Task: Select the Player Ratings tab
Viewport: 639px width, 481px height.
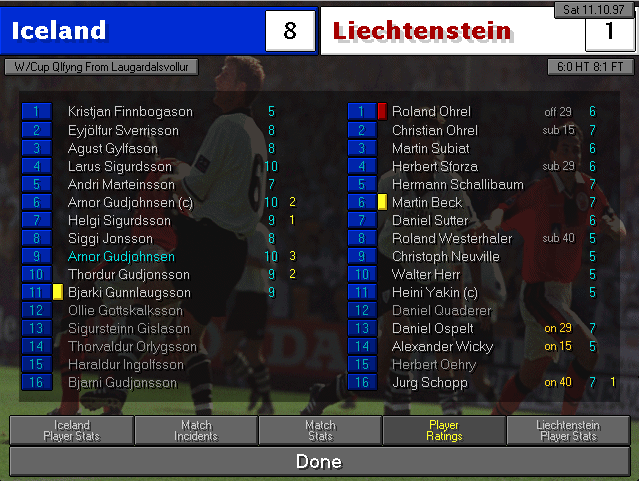Action: 444,431
